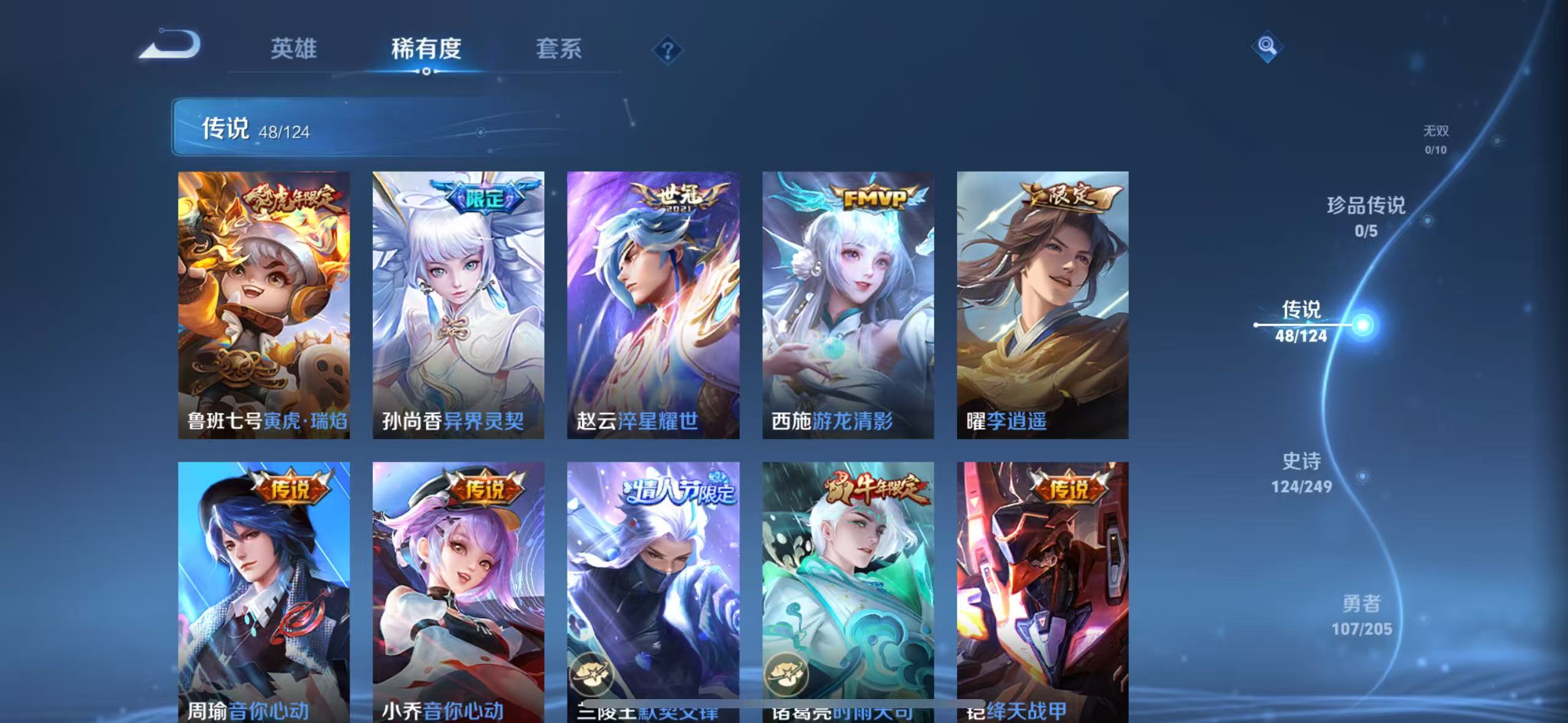The height and width of the screenshot is (723, 1568).
Task: Jump to the 无双 rarity section
Action: [1435, 138]
